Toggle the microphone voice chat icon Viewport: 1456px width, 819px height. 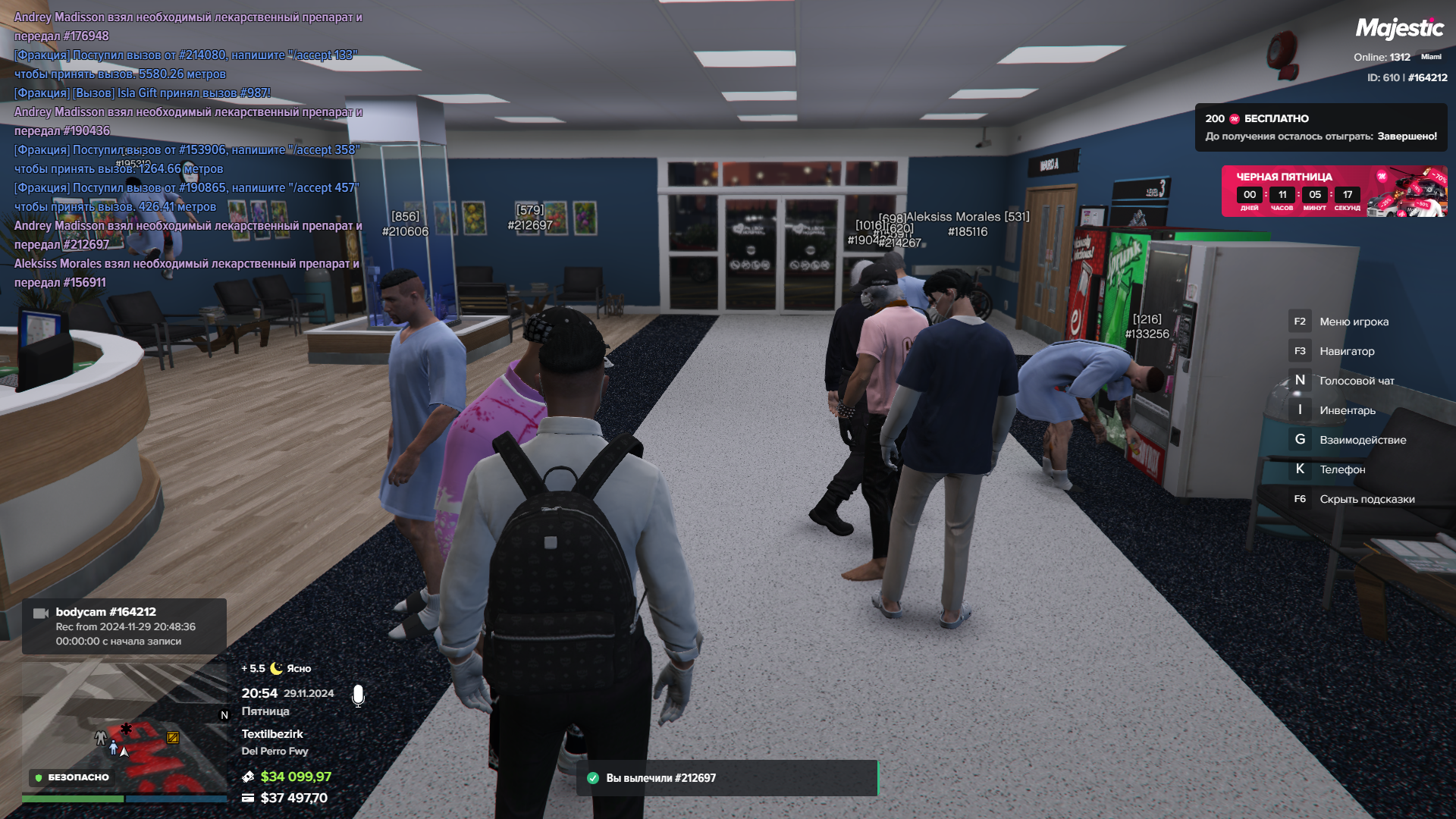358,695
